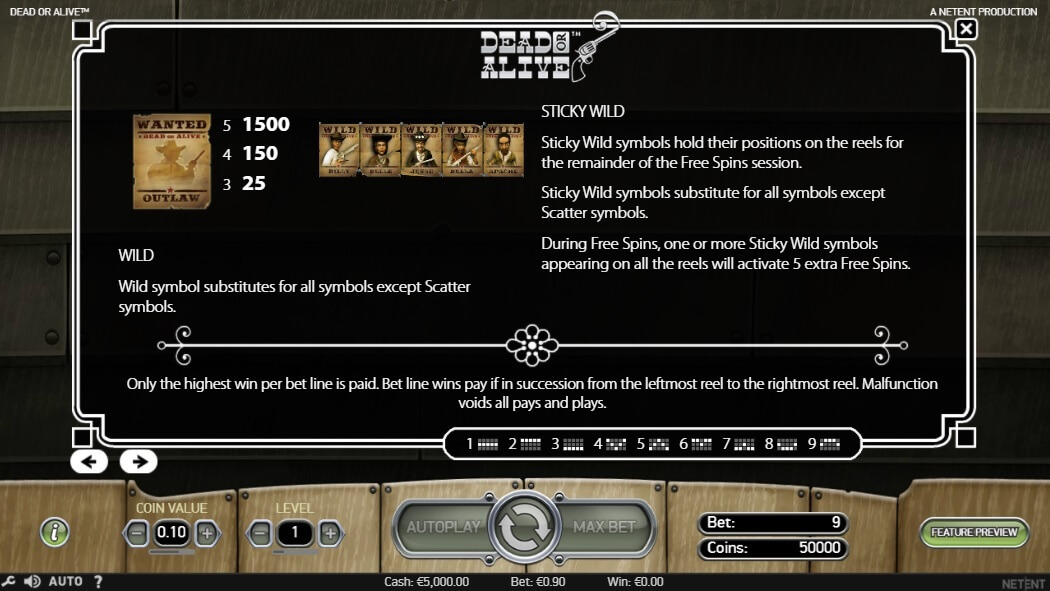Viewport: 1050px width, 591px height.
Task: Raise the bet level
Action: pos(330,534)
